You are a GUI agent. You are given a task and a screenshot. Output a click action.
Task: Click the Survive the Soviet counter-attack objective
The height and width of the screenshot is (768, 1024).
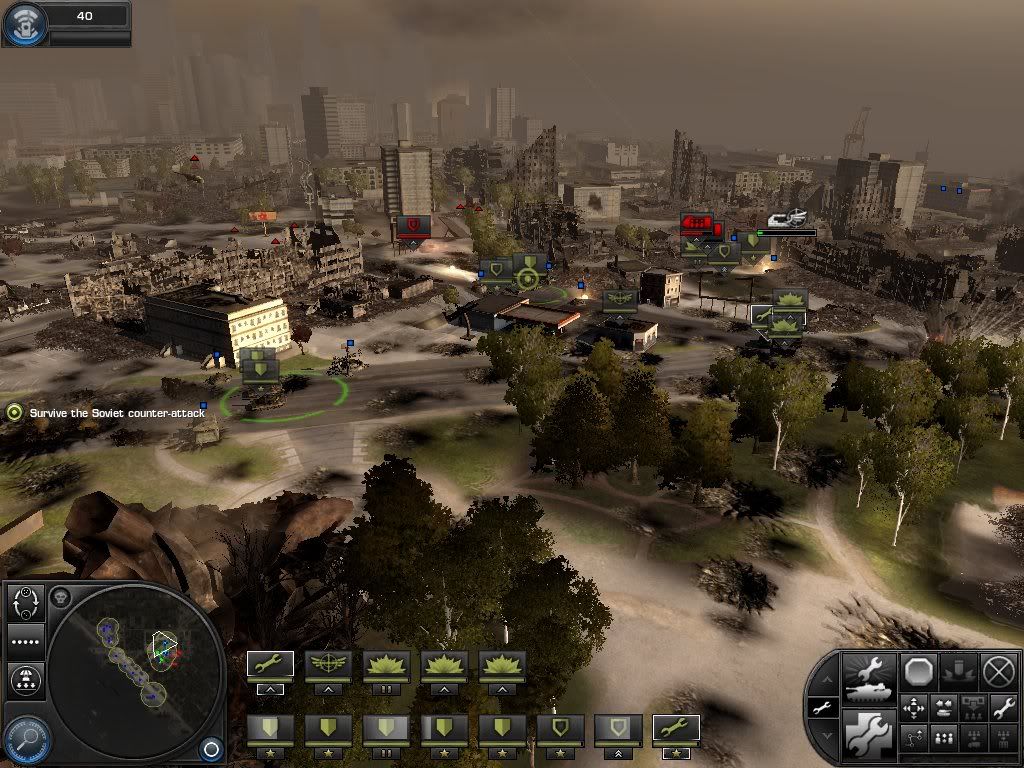(x=105, y=413)
